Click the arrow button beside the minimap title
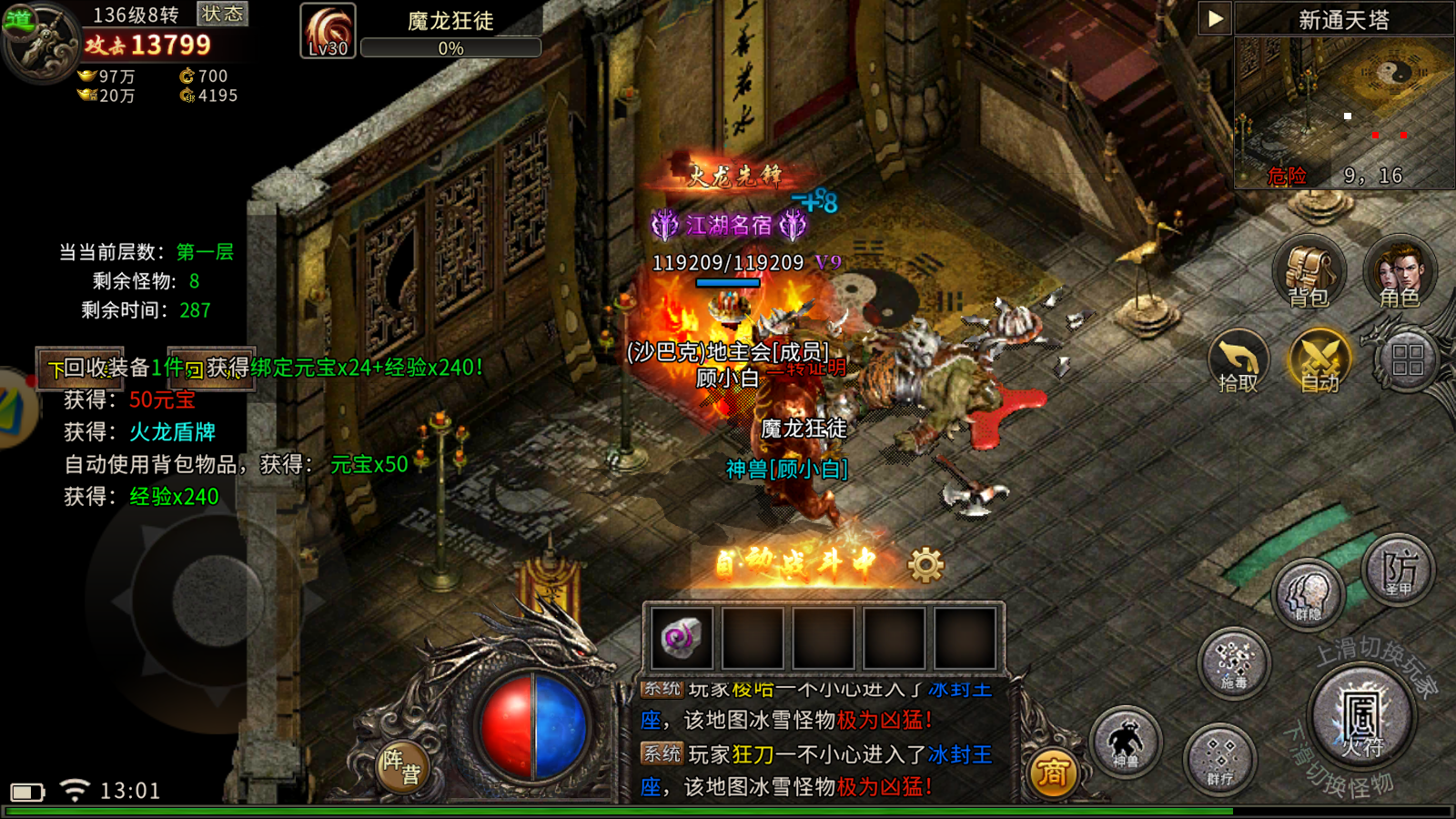Image resolution: width=1456 pixels, height=819 pixels. 1215,18
